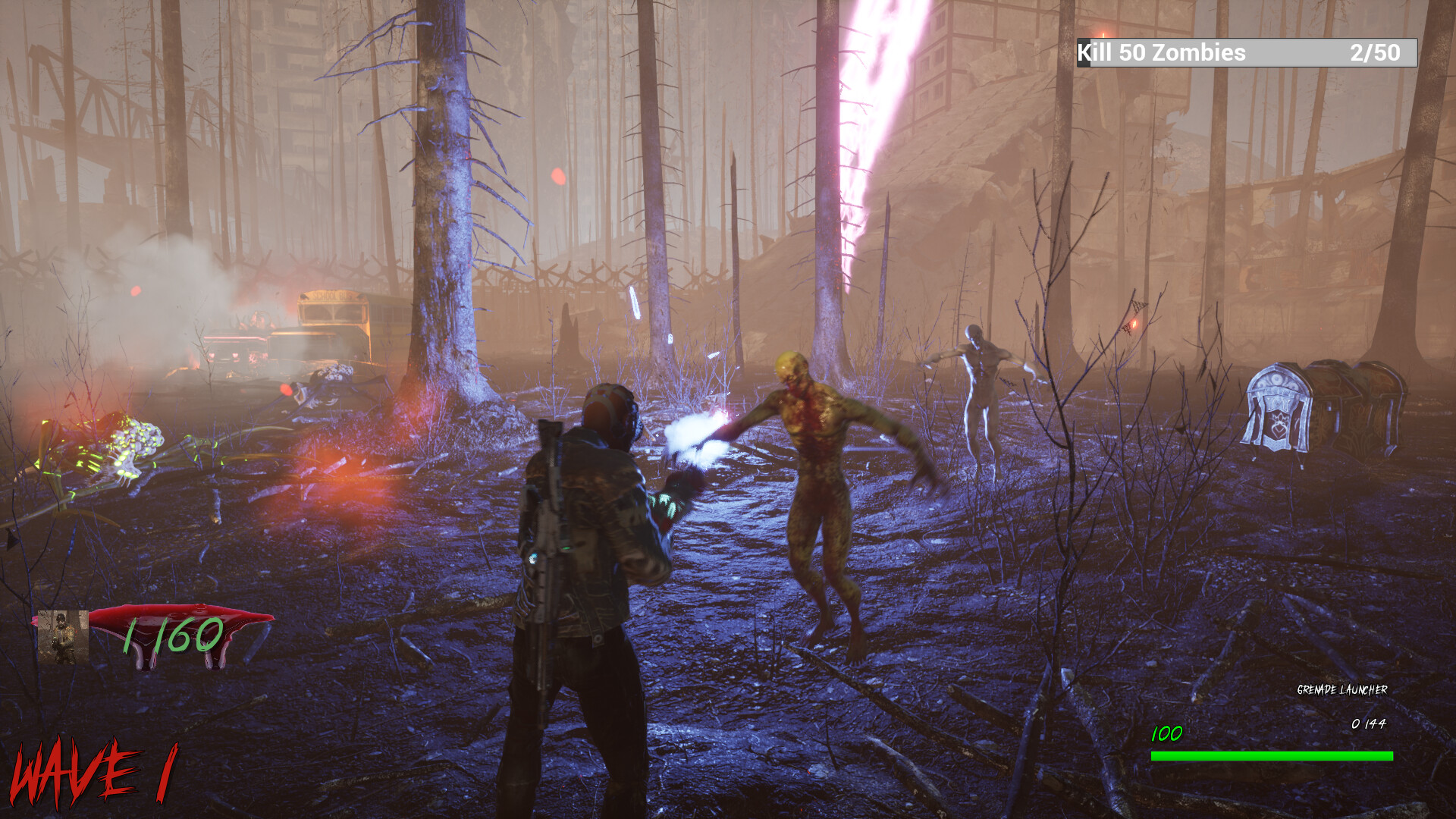
Task: Click the 2/50 kill counter
Action: coord(1374,53)
